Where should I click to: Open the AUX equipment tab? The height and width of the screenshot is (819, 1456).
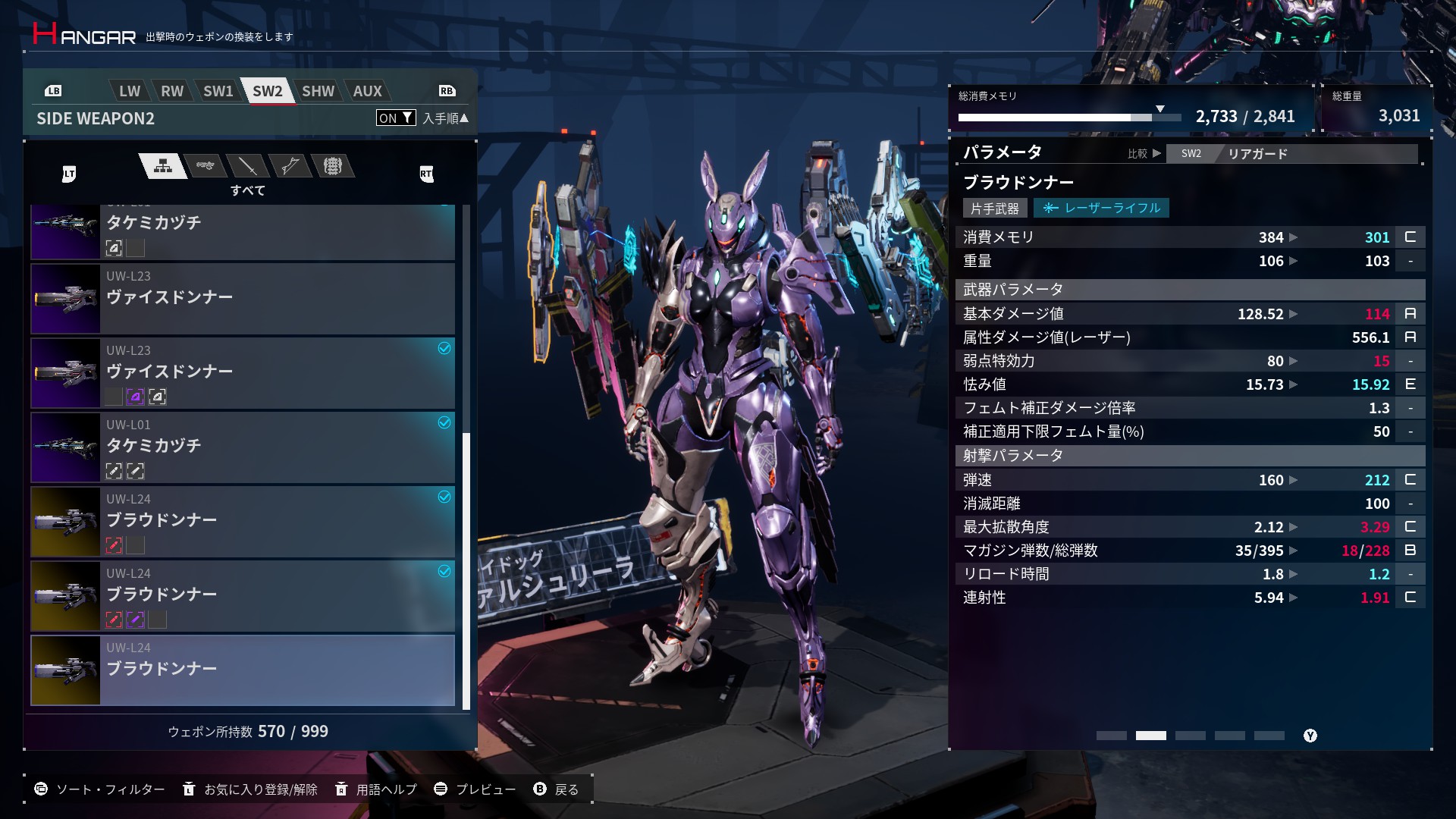(x=367, y=91)
